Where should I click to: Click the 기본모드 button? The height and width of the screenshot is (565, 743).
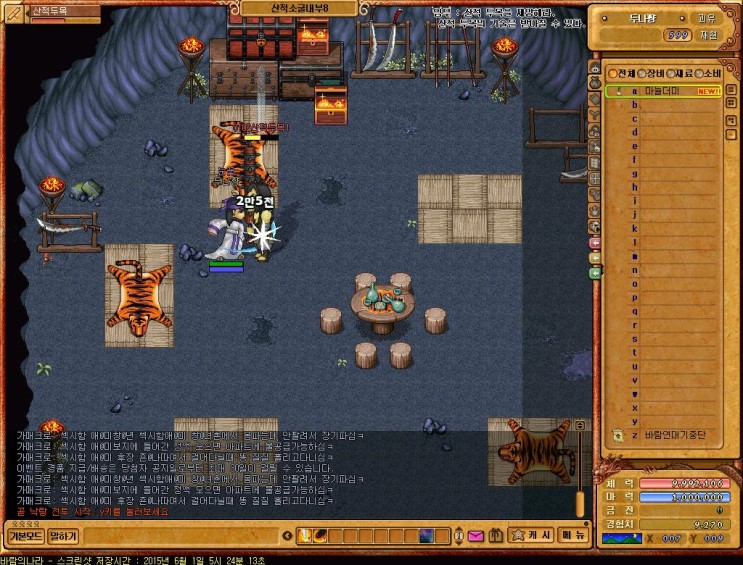25,537
